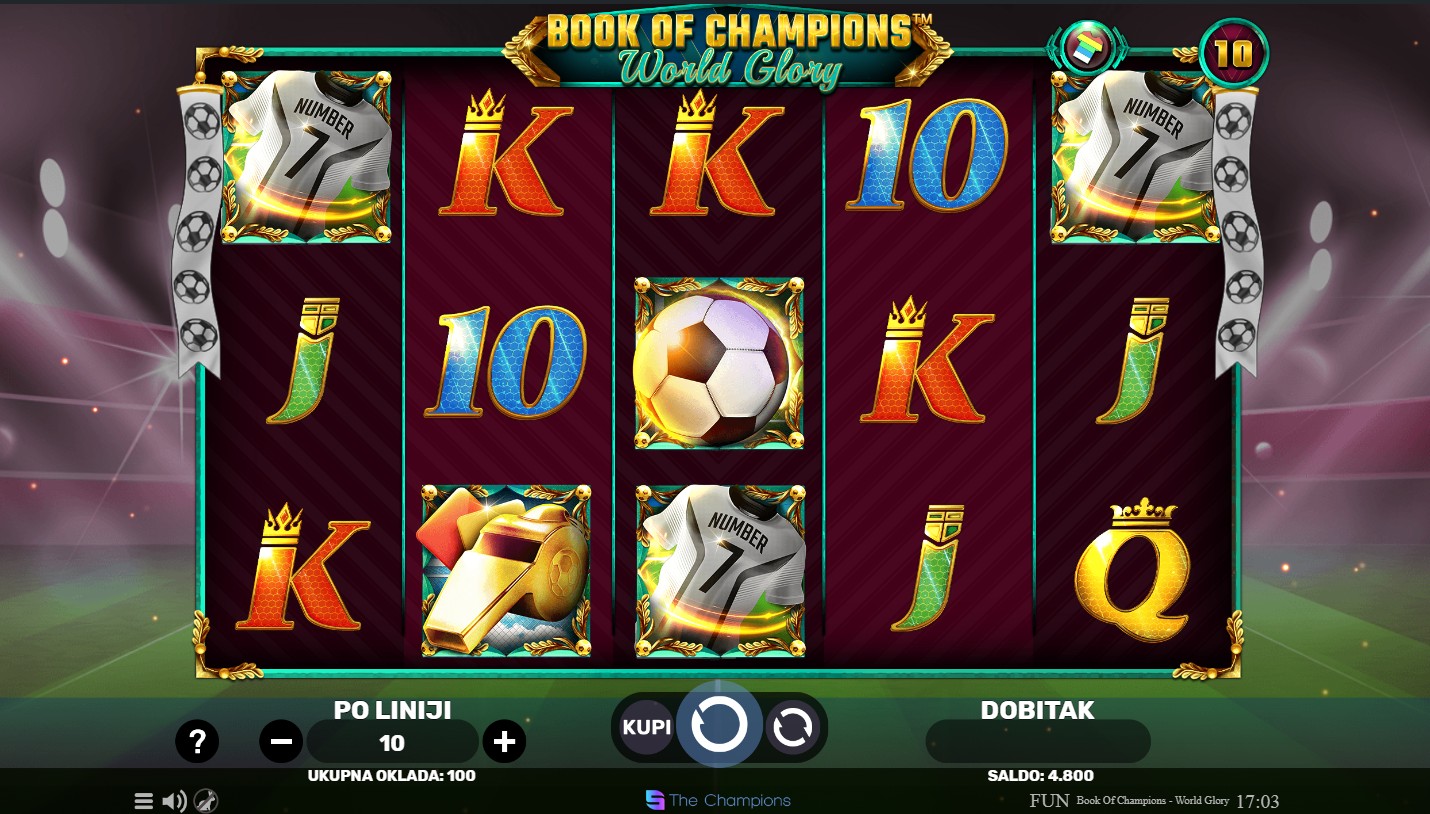Click the round gold 10 paylines badge
1430x814 pixels.
pyautogui.click(x=1233, y=53)
